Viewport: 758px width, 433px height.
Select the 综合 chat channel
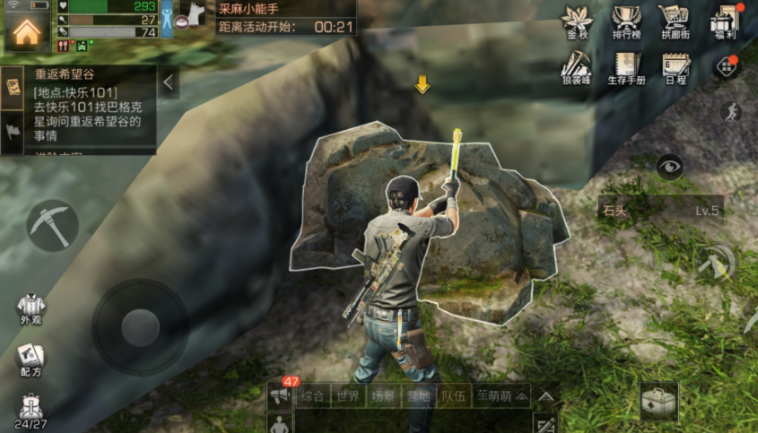[x=312, y=396]
